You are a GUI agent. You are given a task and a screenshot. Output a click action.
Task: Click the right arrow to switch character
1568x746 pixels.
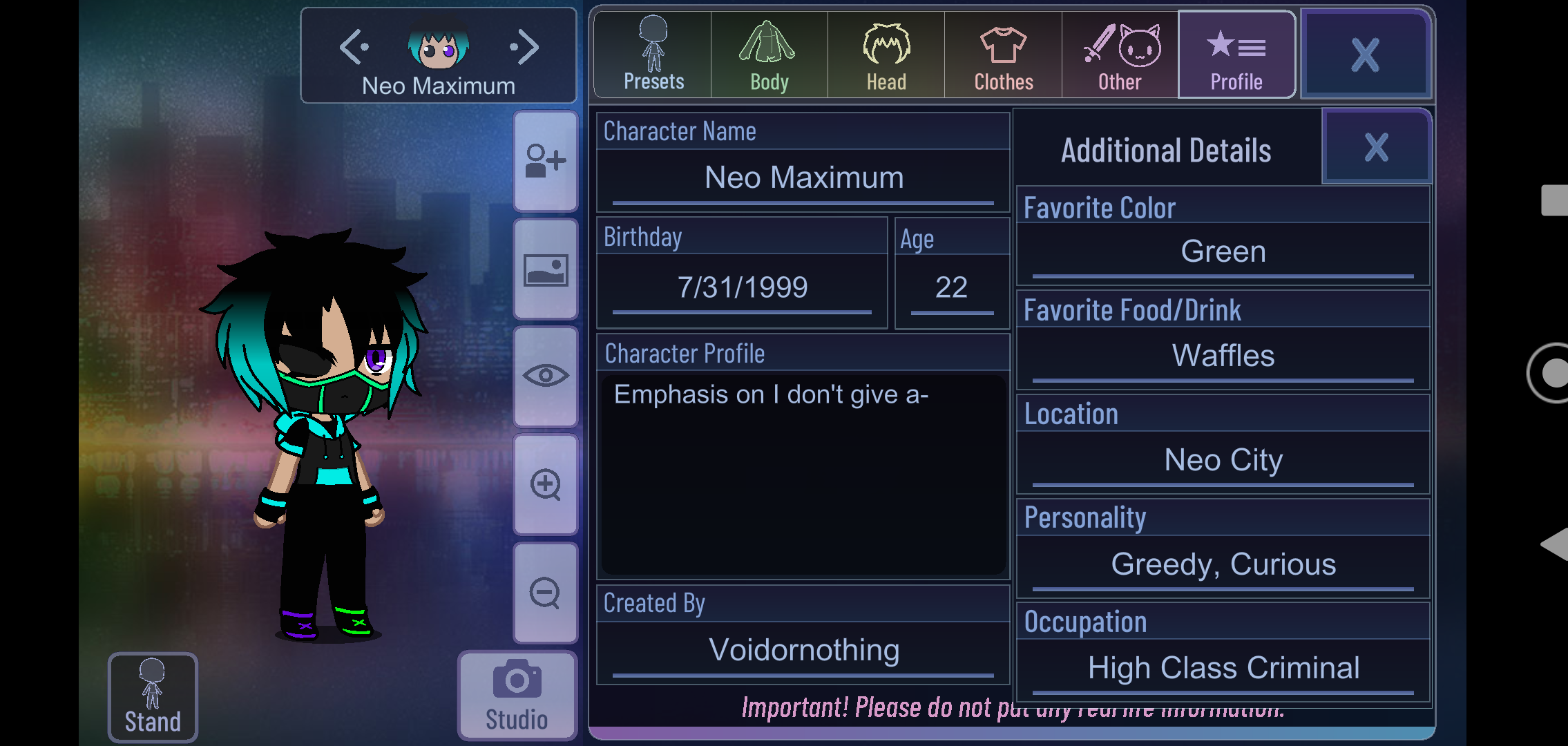click(525, 46)
